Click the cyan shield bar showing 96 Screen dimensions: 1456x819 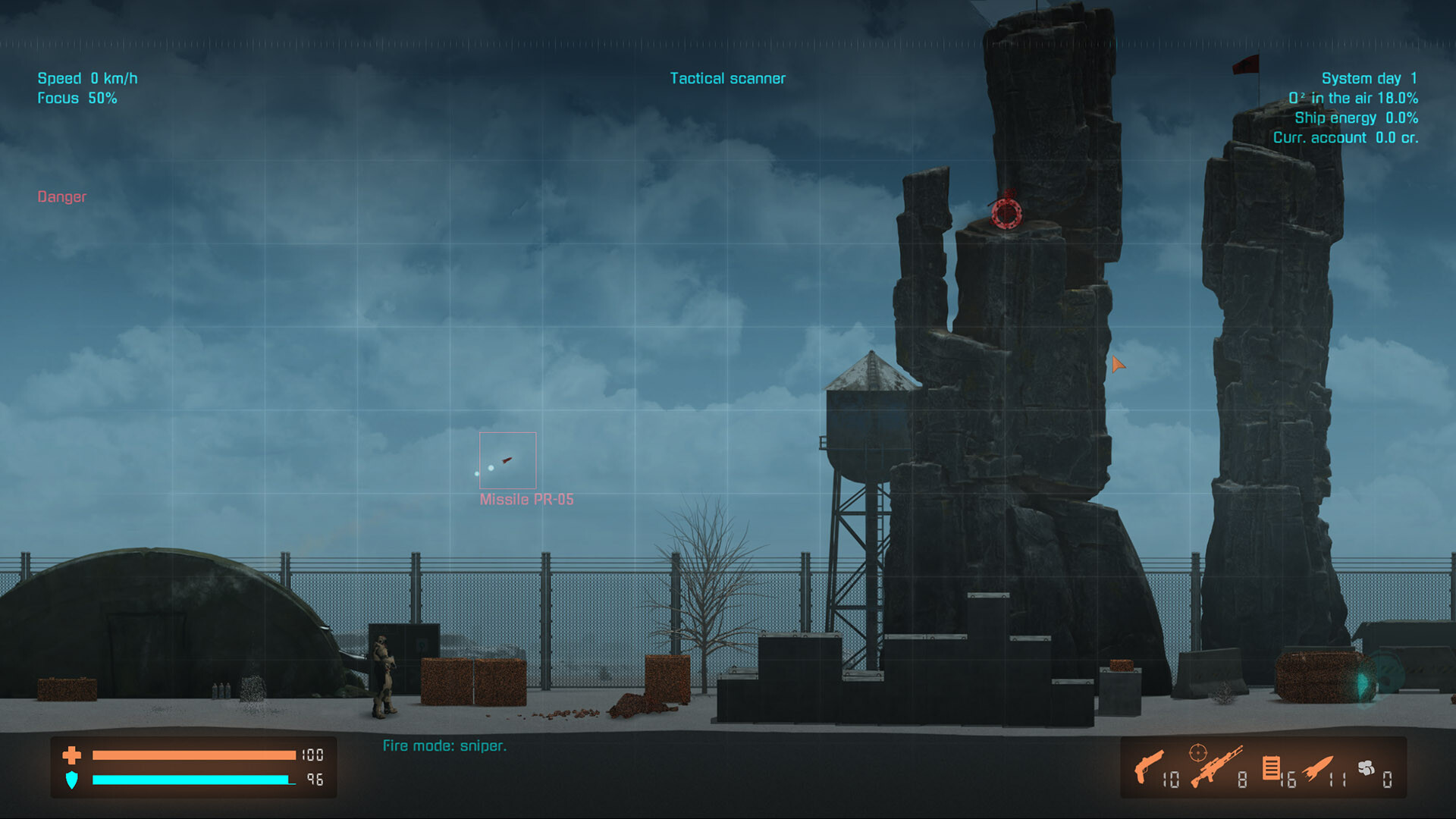click(x=190, y=780)
